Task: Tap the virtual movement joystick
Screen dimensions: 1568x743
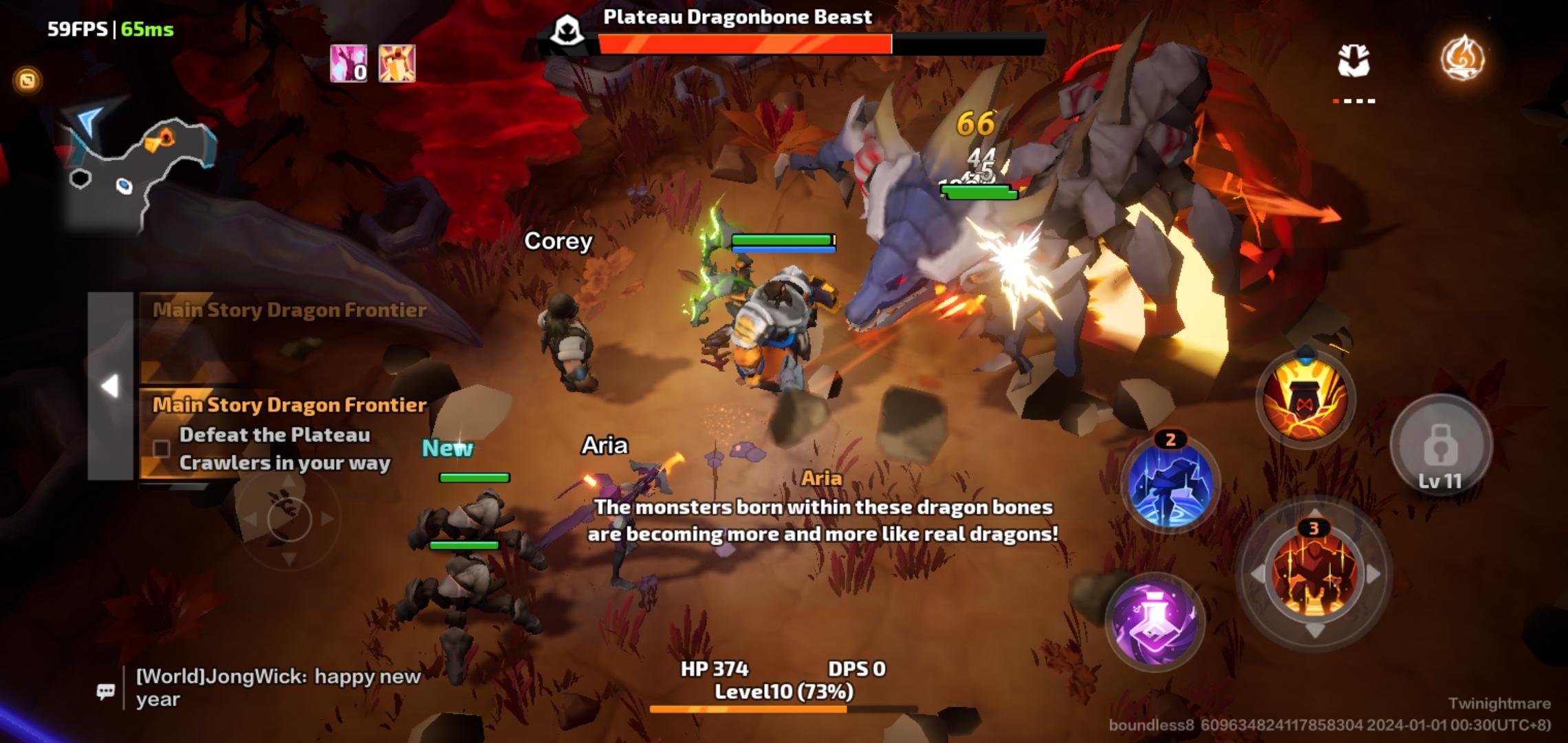Action: tap(289, 519)
